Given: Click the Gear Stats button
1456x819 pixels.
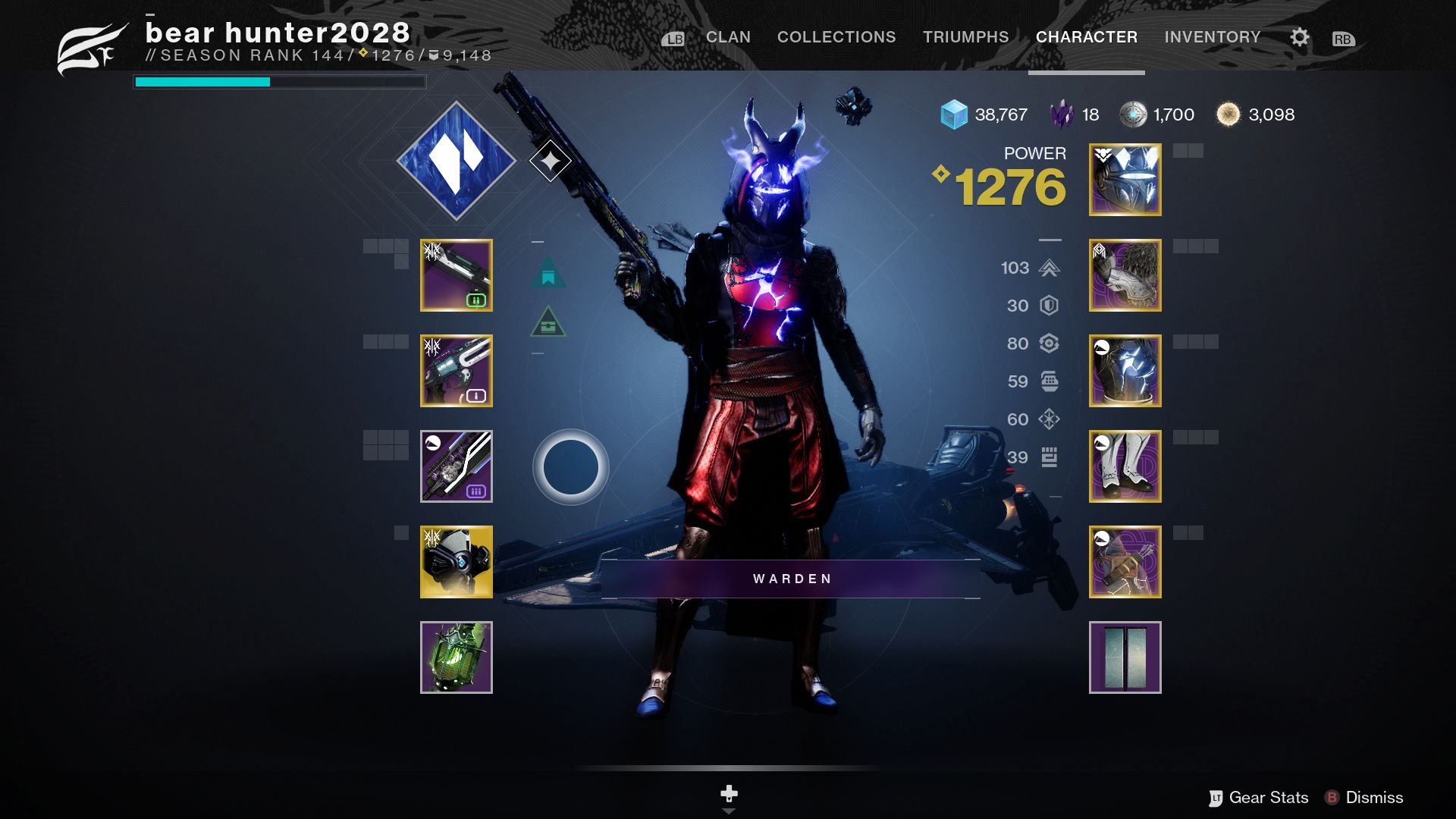Looking at the screenshot, I should [1267, 797].
